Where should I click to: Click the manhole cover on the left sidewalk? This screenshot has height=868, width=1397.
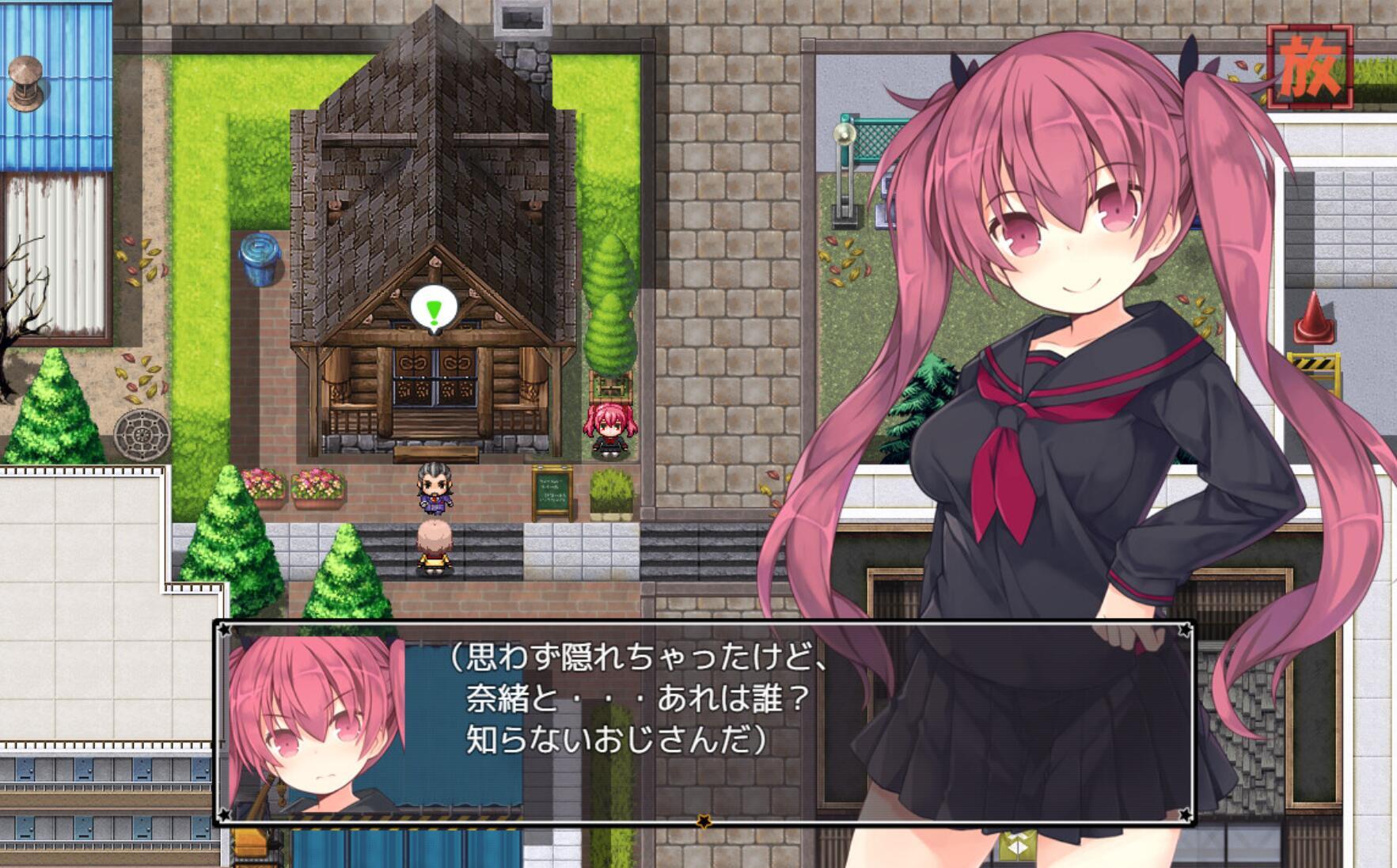coord(141,434)
